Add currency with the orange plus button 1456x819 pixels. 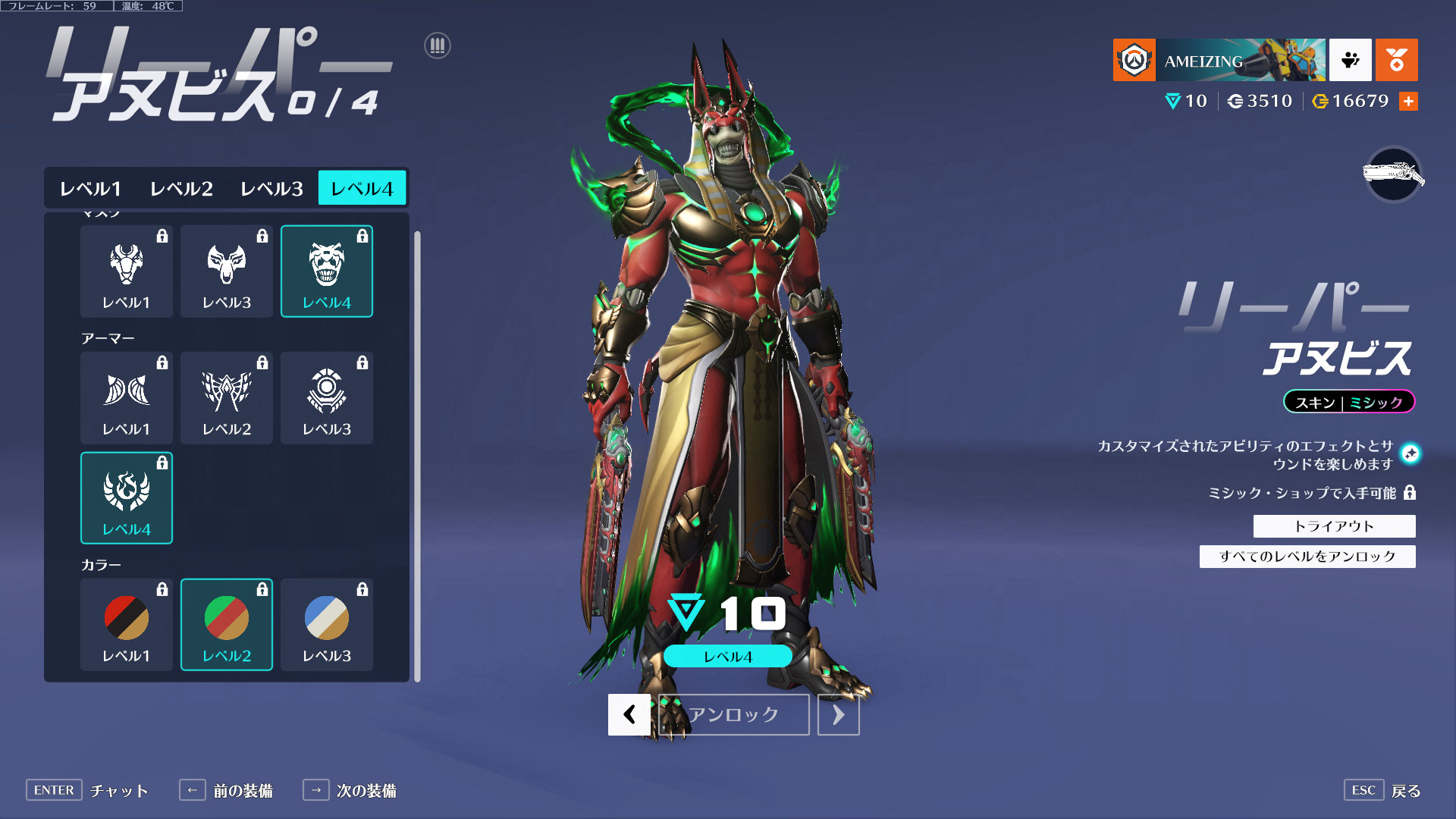point(1408,101)
